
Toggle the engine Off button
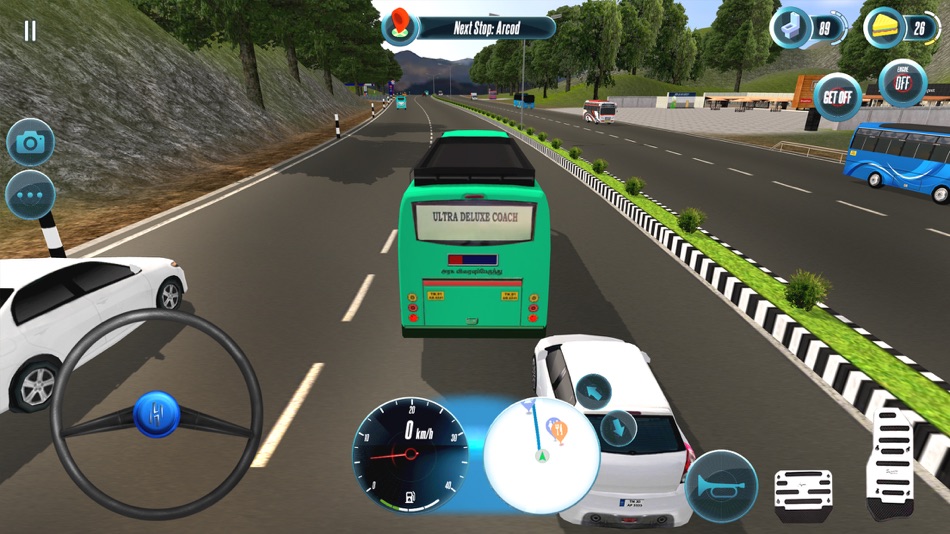(x=902, y=84)
